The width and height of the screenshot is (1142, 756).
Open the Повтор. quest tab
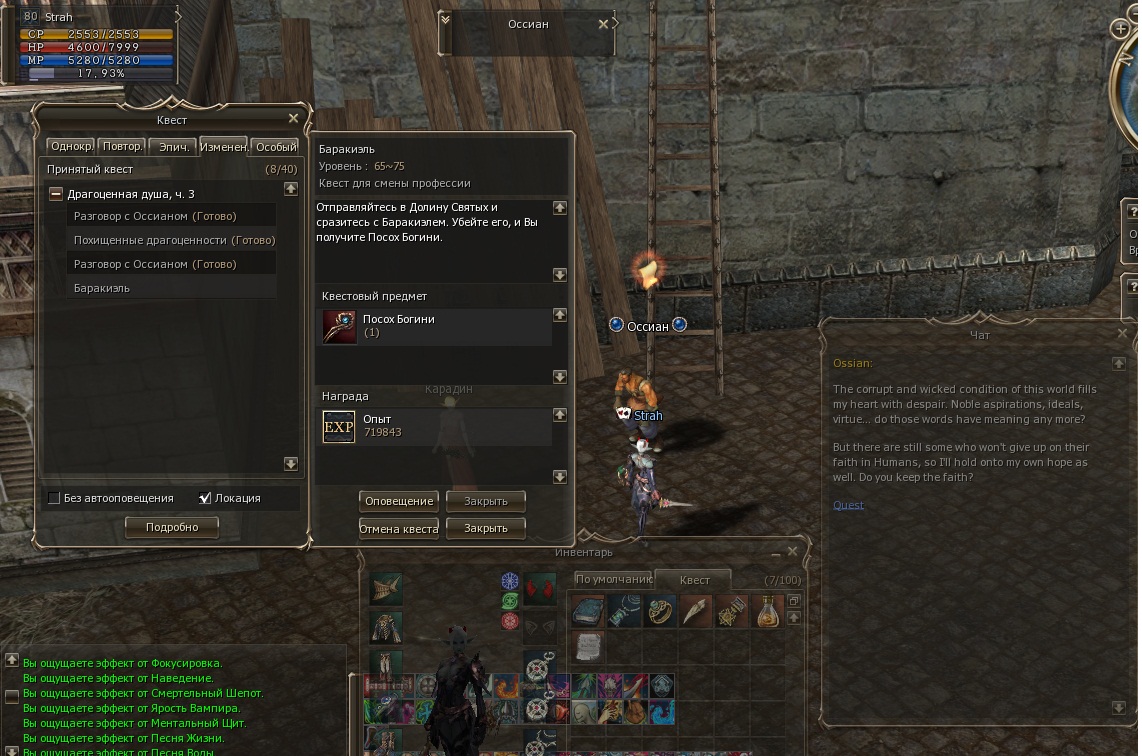coord(122,147)
